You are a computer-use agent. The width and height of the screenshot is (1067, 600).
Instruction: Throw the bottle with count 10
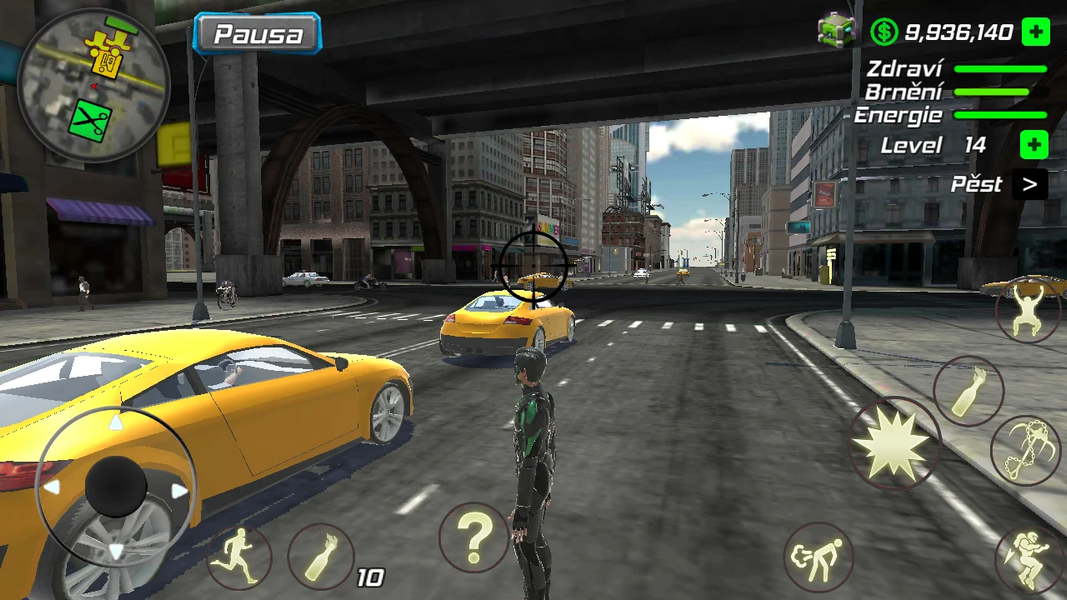[321, 557]
